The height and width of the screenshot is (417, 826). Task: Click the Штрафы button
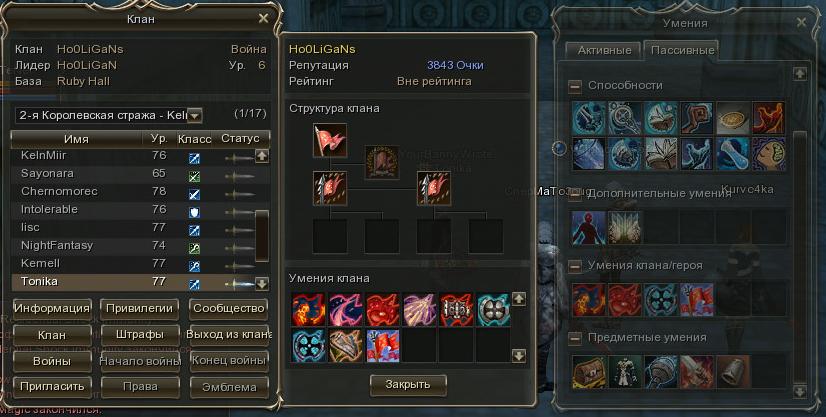tap(141, 334)
